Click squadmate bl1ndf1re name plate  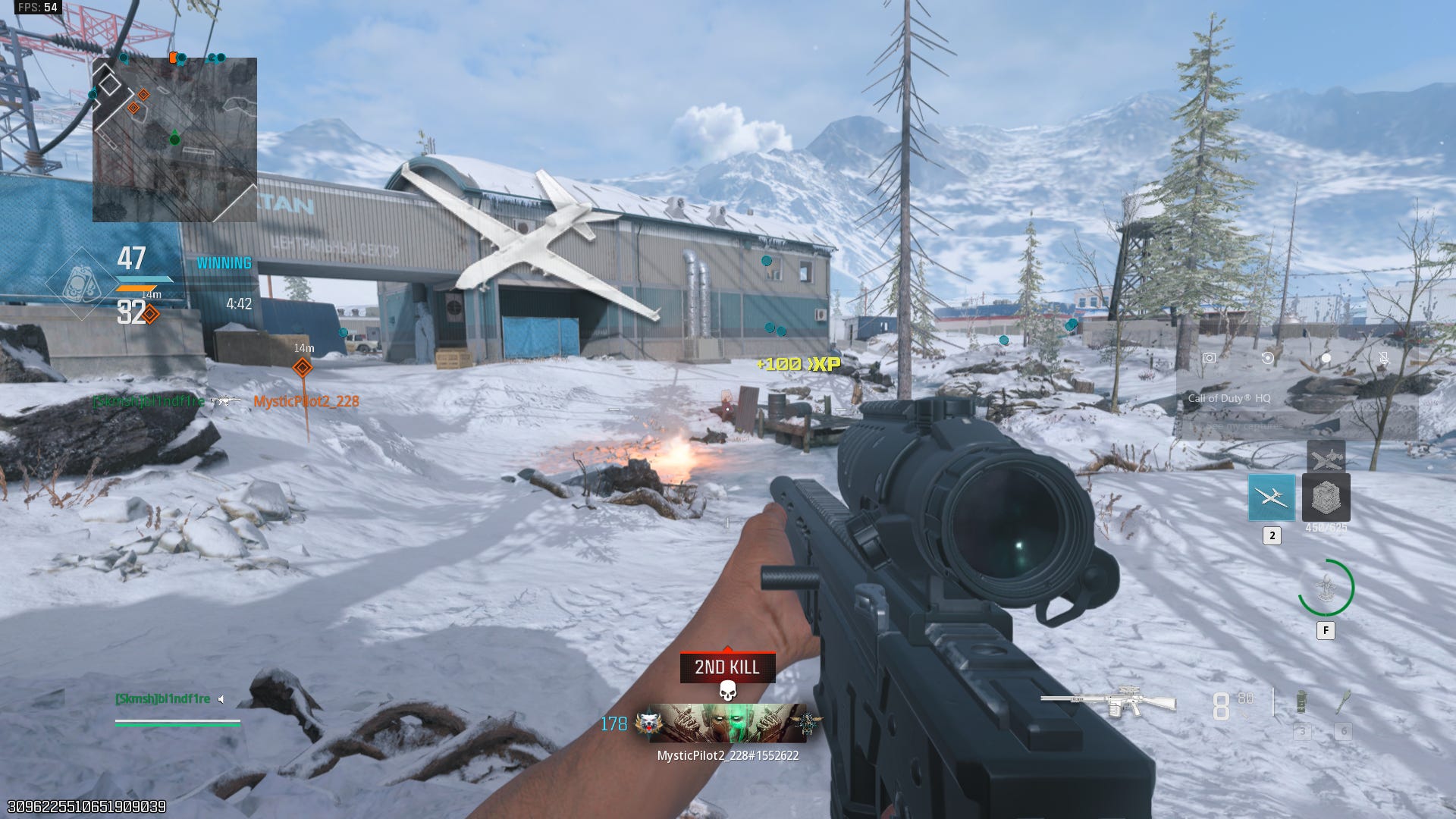[x=163, y=698]
